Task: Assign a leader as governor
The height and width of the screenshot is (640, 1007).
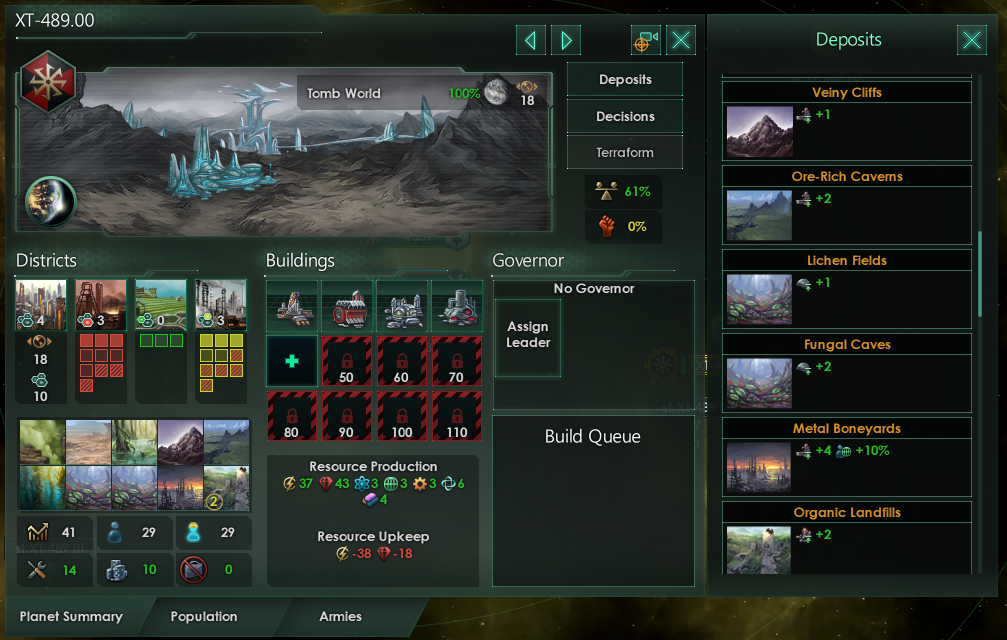Action: click(x=528, y=335)
